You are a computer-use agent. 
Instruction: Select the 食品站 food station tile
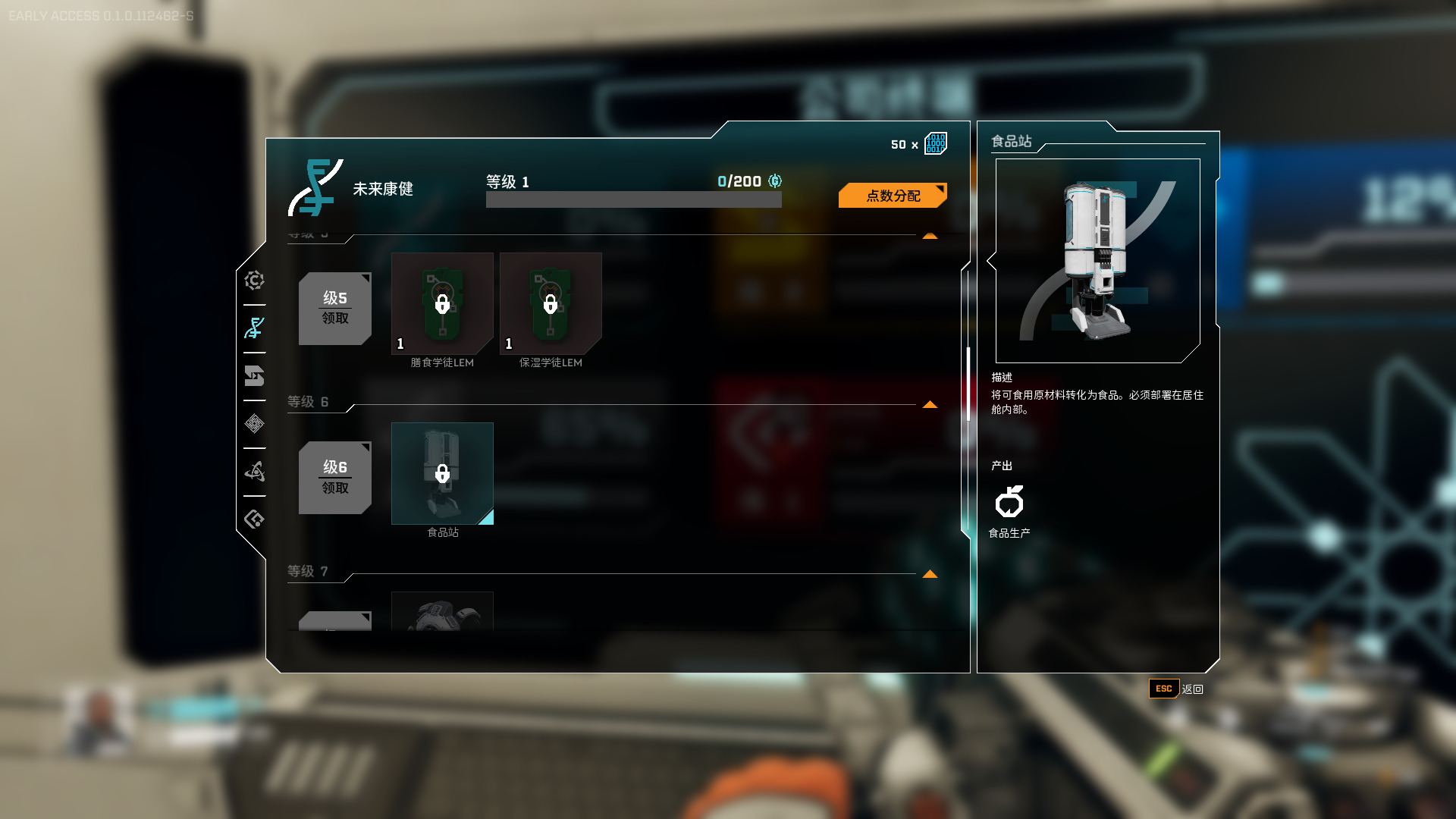coord(442,473)
